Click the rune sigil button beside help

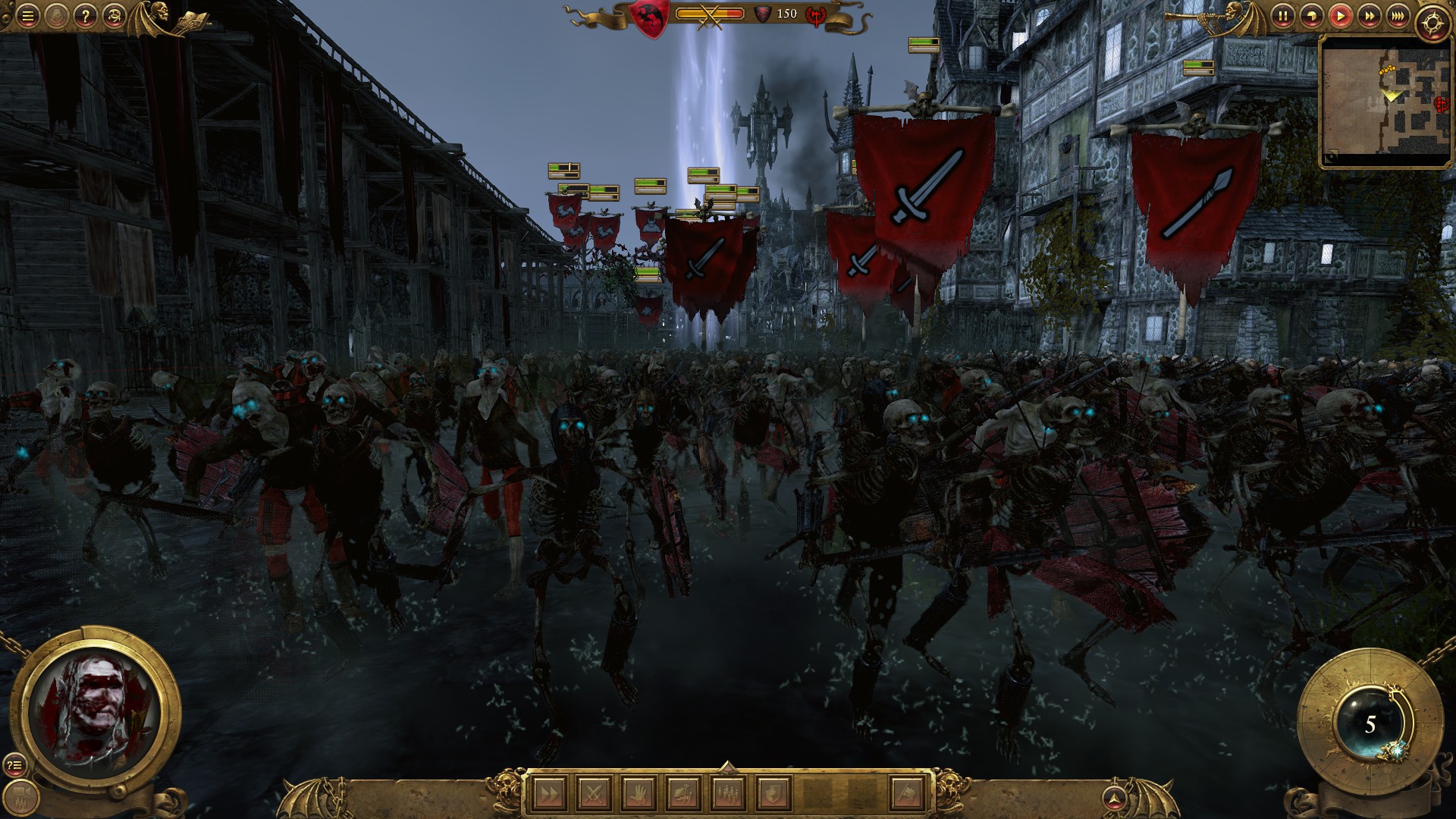click(114, 15)
